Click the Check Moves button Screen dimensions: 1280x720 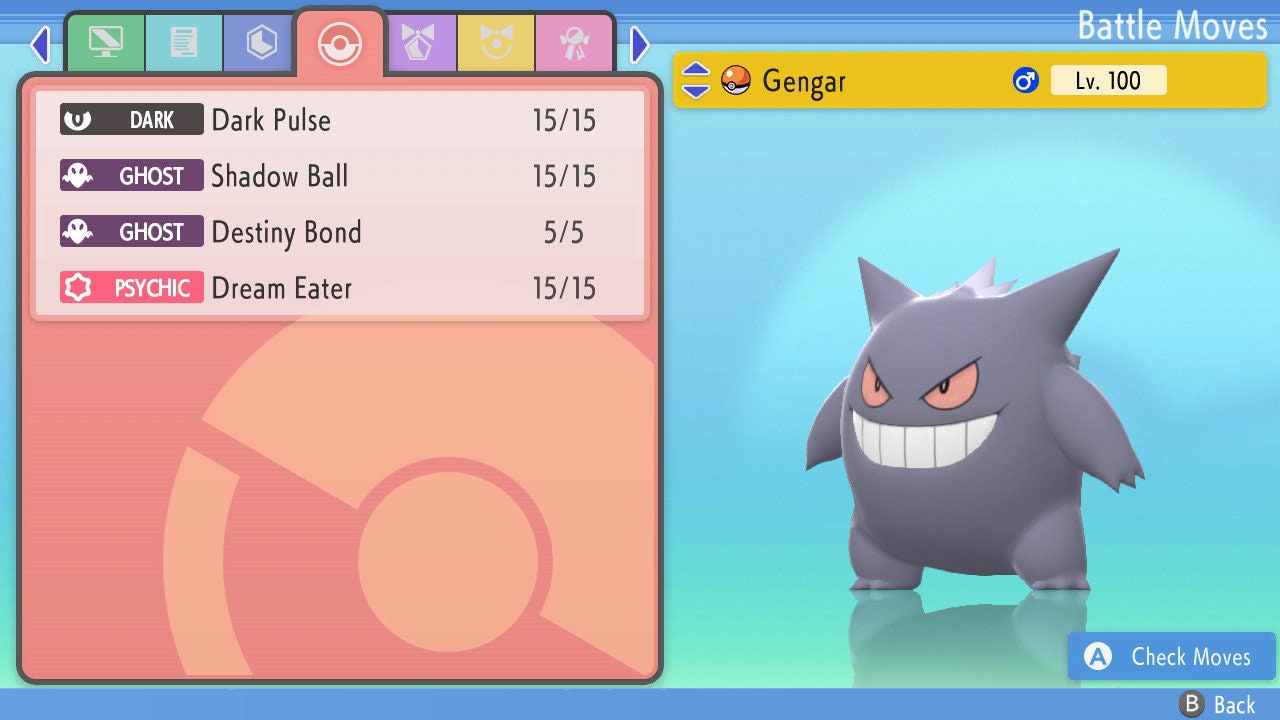click(1171, 657)
